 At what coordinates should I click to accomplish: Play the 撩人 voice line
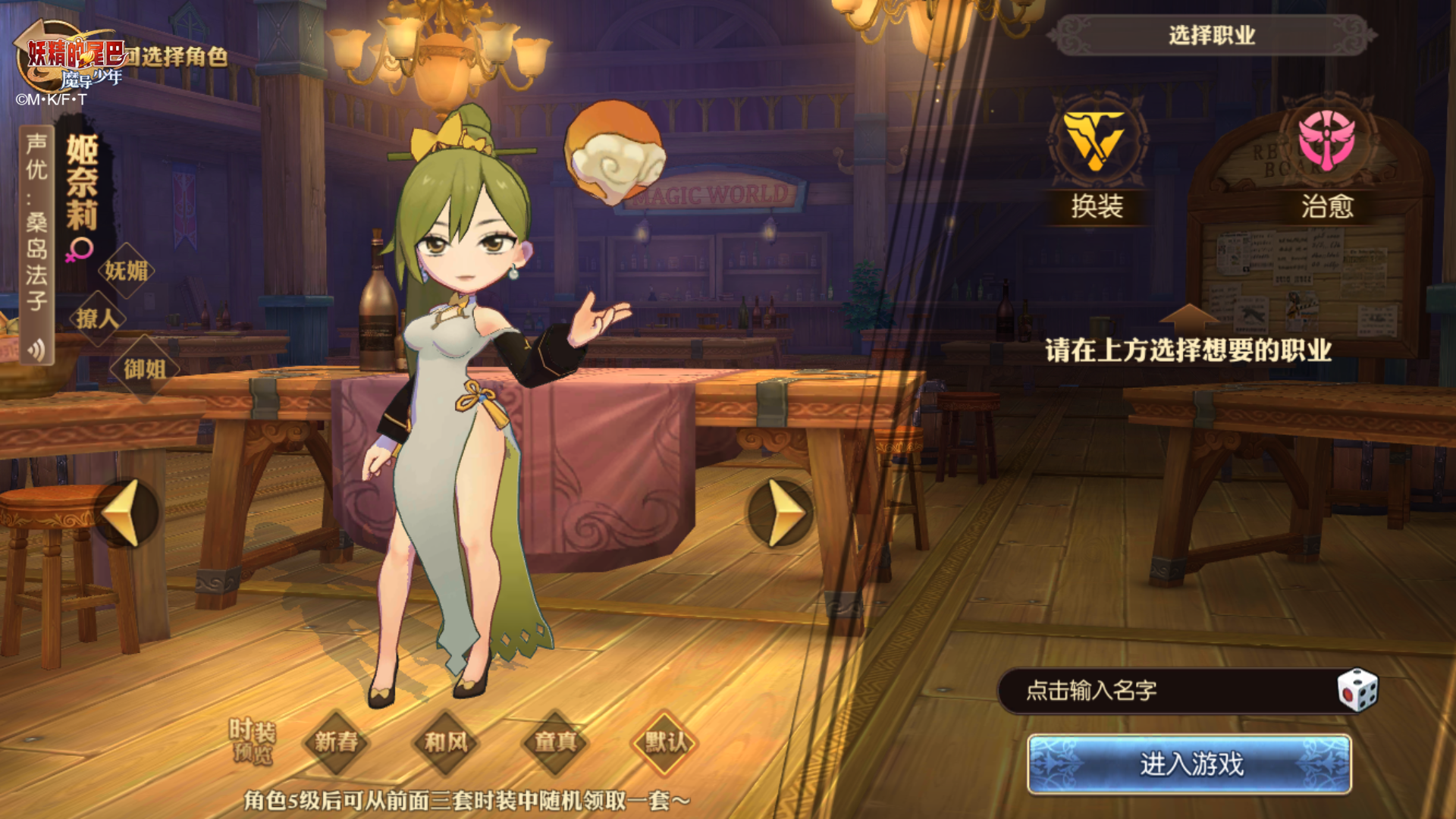[x=97, y=318]
